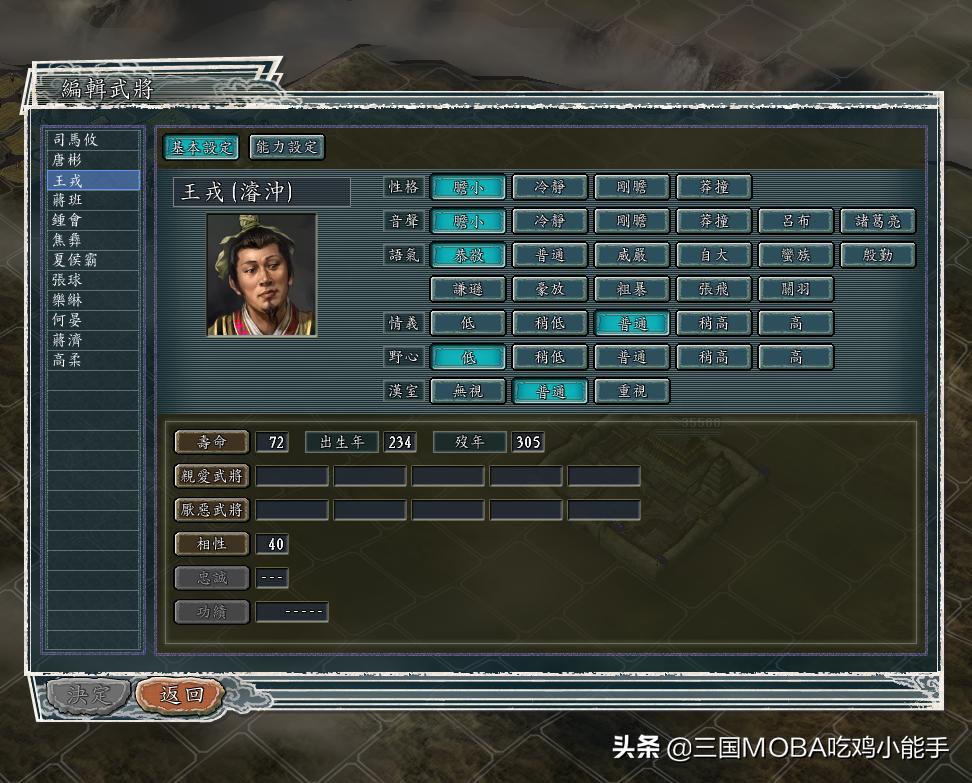Set 漢室 to 重視
This screenshot has width=972, height=783.
[x=632, y=391]
